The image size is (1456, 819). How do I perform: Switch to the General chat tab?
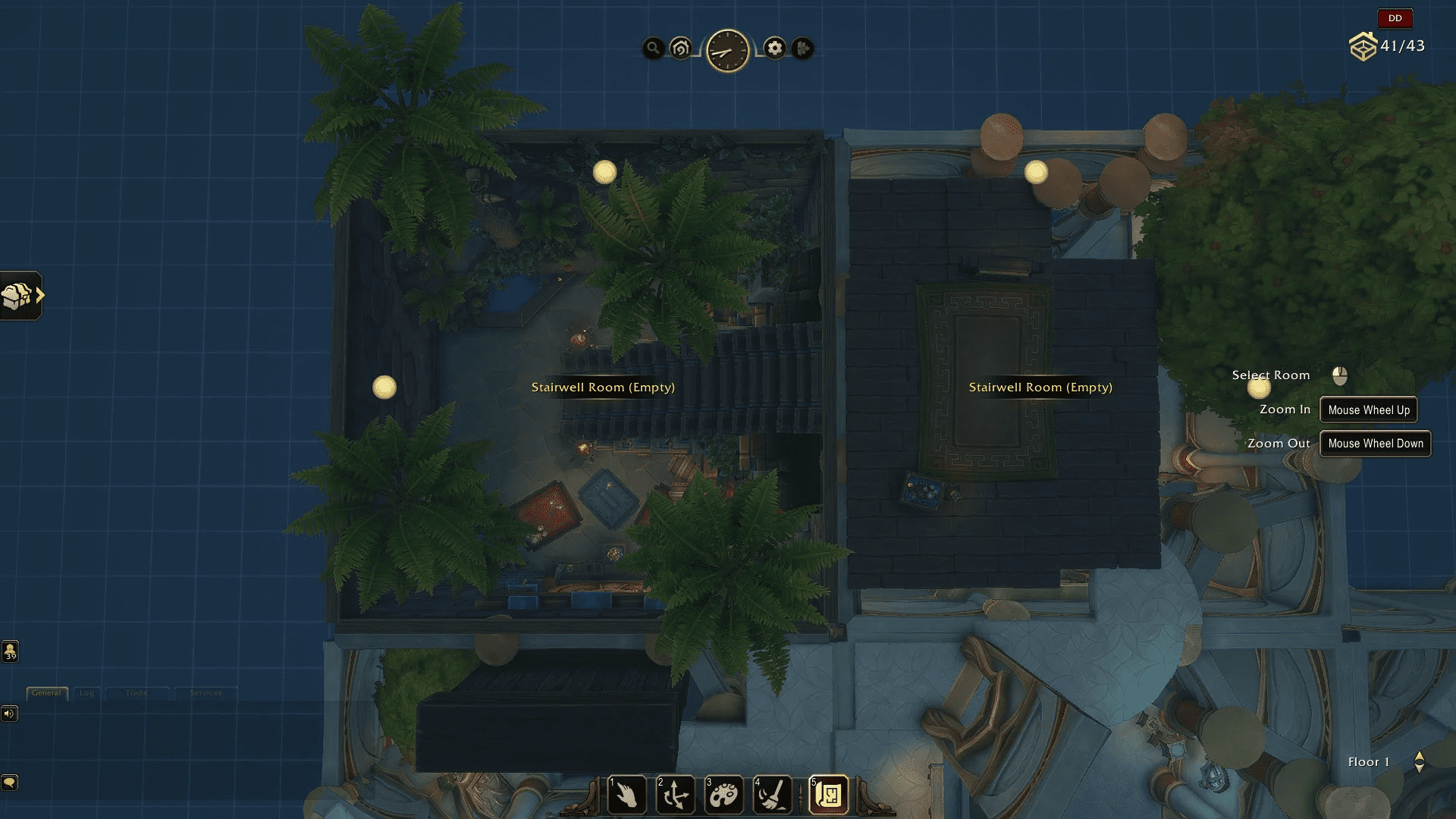tap(46, 693)
